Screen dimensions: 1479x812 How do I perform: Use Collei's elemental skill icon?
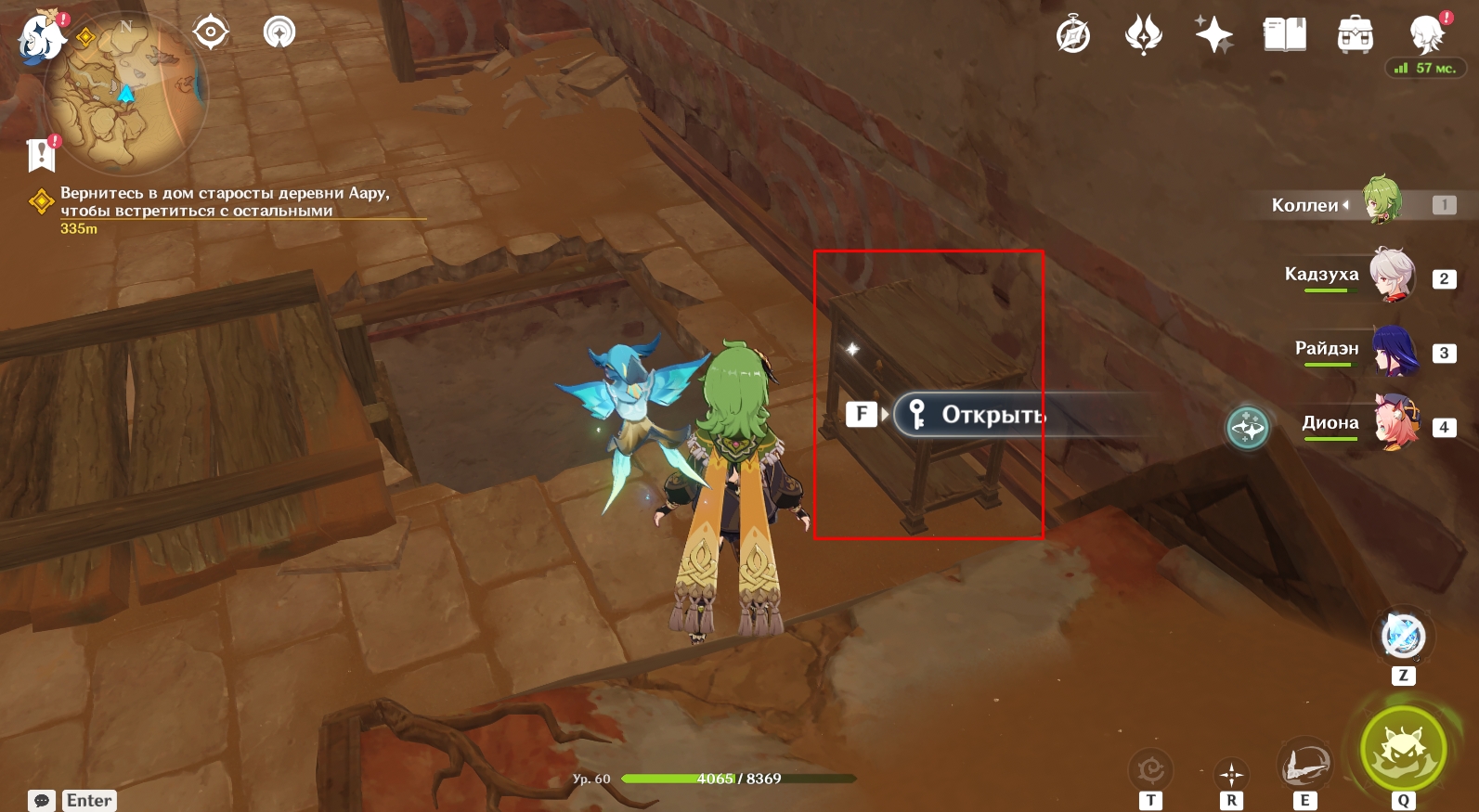[x=1304, y=767]
